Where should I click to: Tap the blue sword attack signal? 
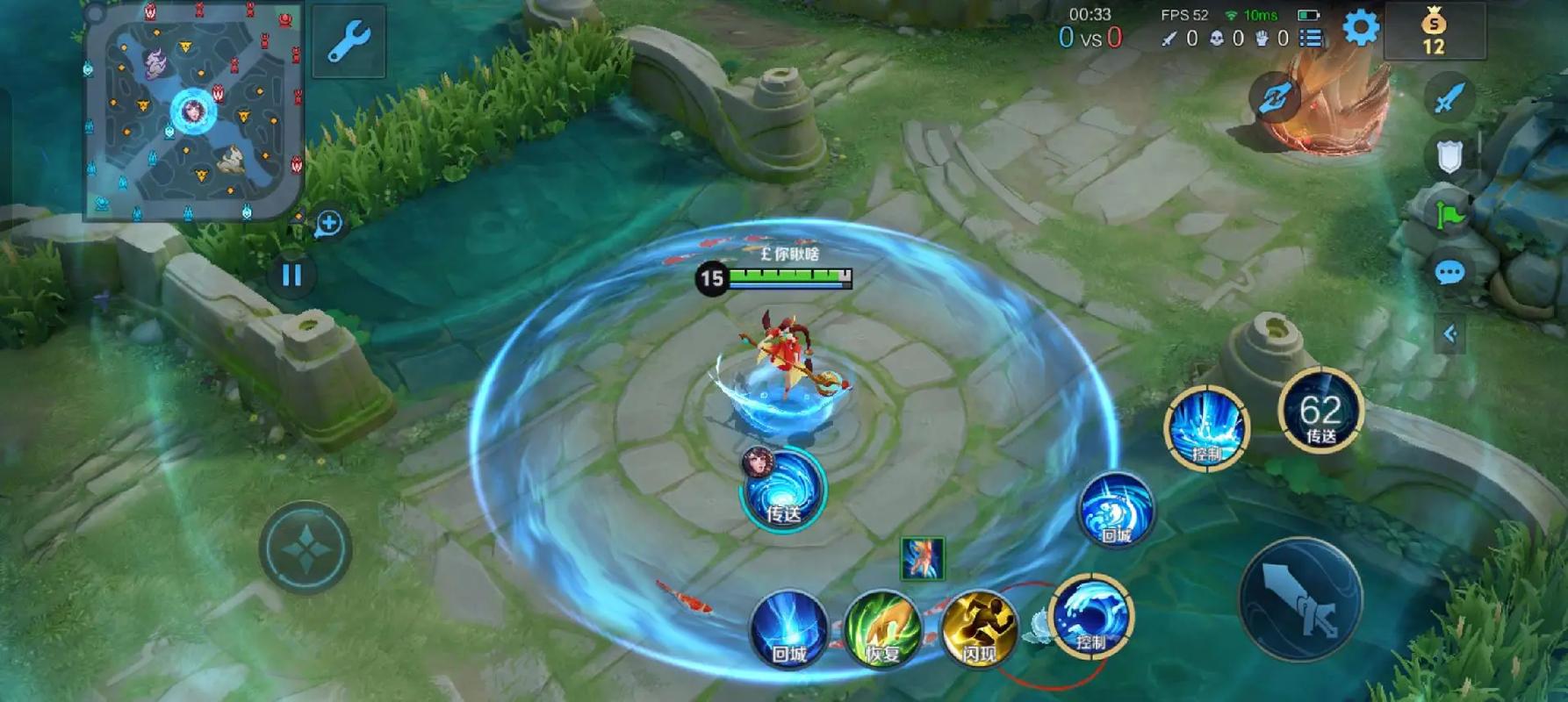[x=1449, y=98]
